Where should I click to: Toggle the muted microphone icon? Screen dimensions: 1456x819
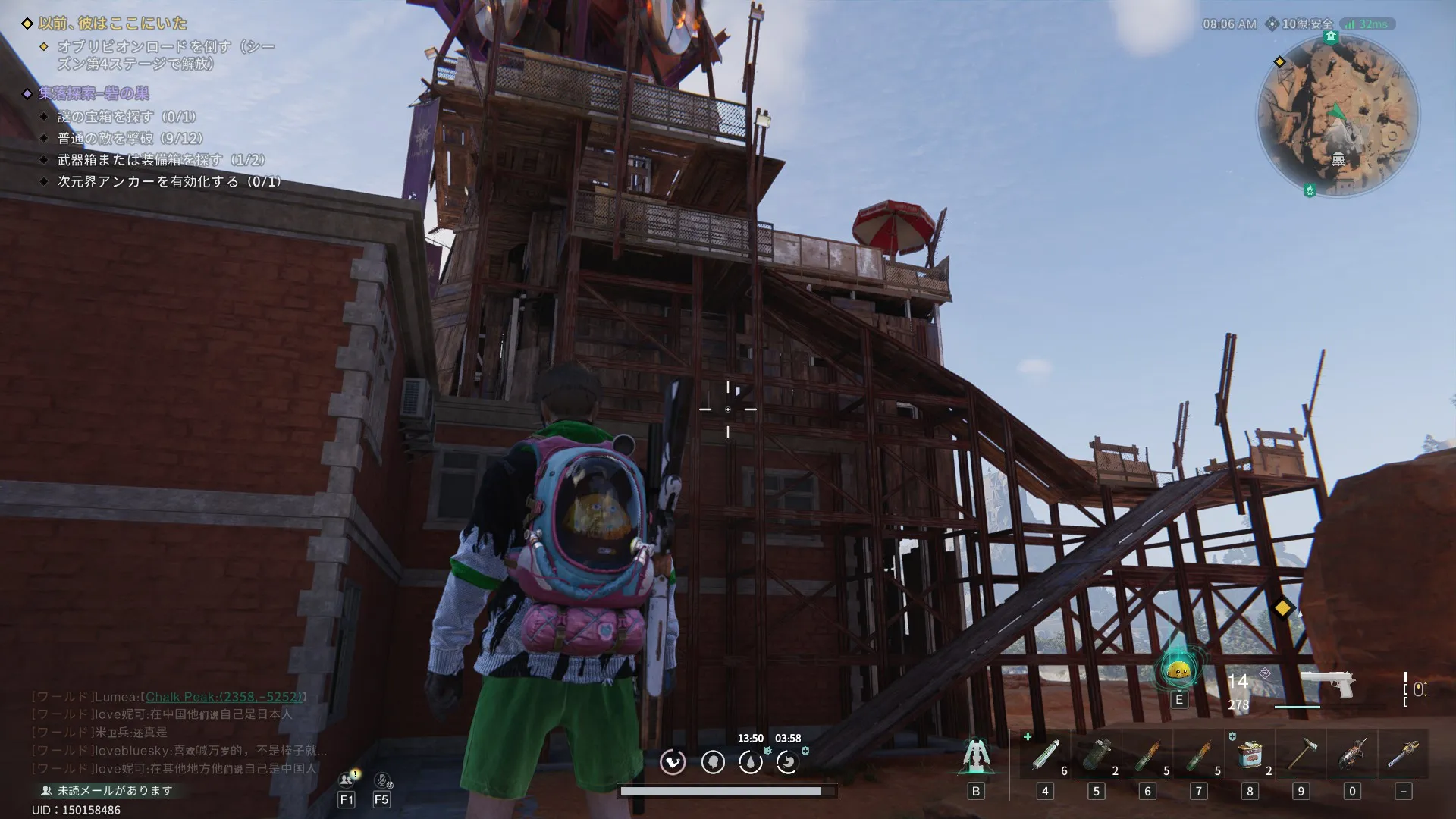tap(381, 780)
